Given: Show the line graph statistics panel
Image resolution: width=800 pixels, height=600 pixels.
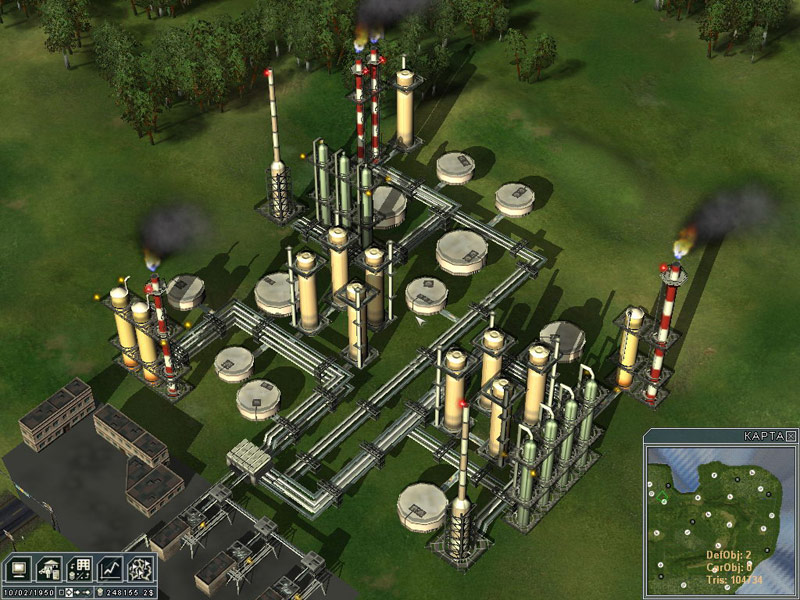Looking at the screenshot, I should click(x=110, y=568).
